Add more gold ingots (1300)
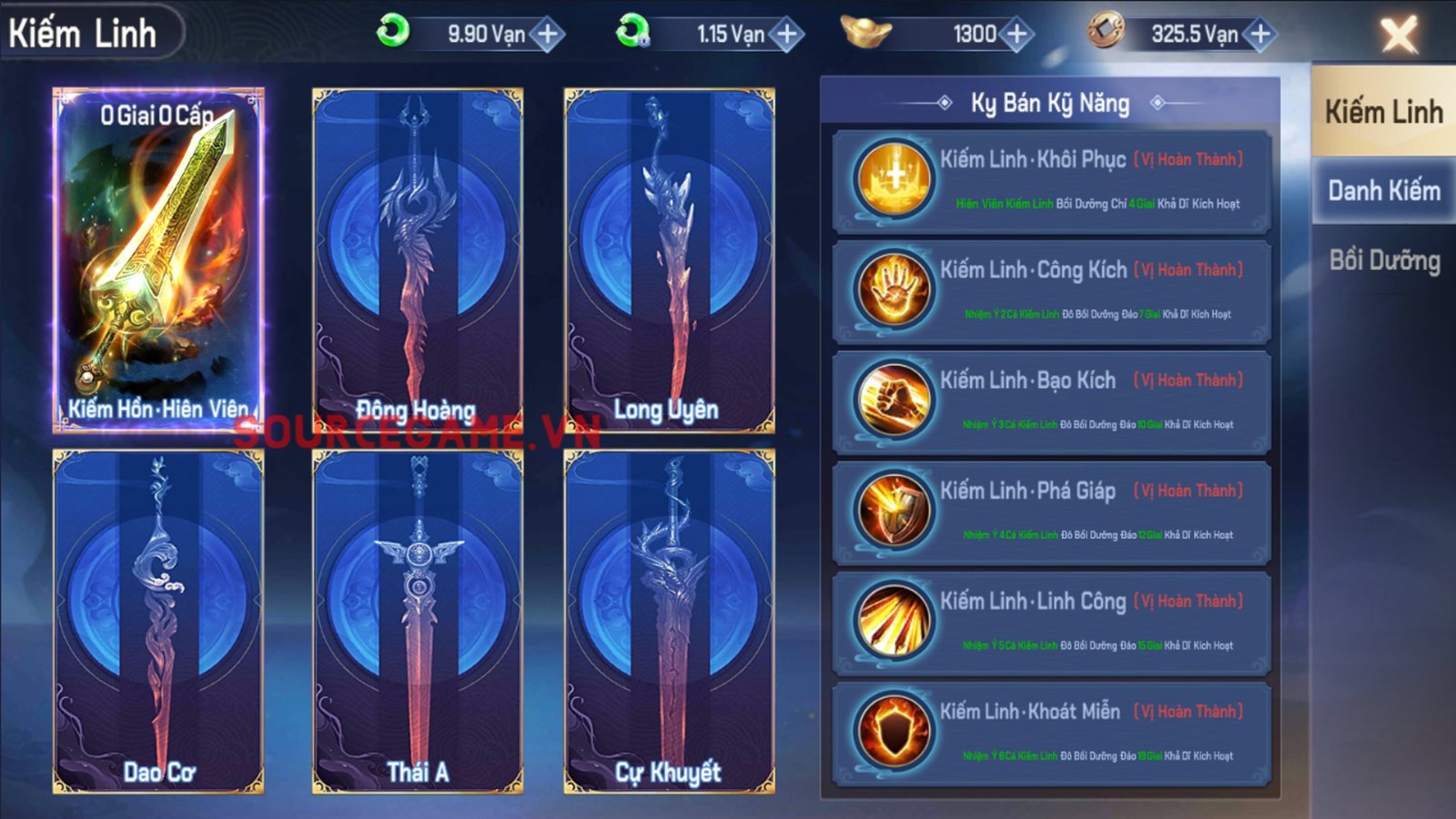 coord(1016,35)
